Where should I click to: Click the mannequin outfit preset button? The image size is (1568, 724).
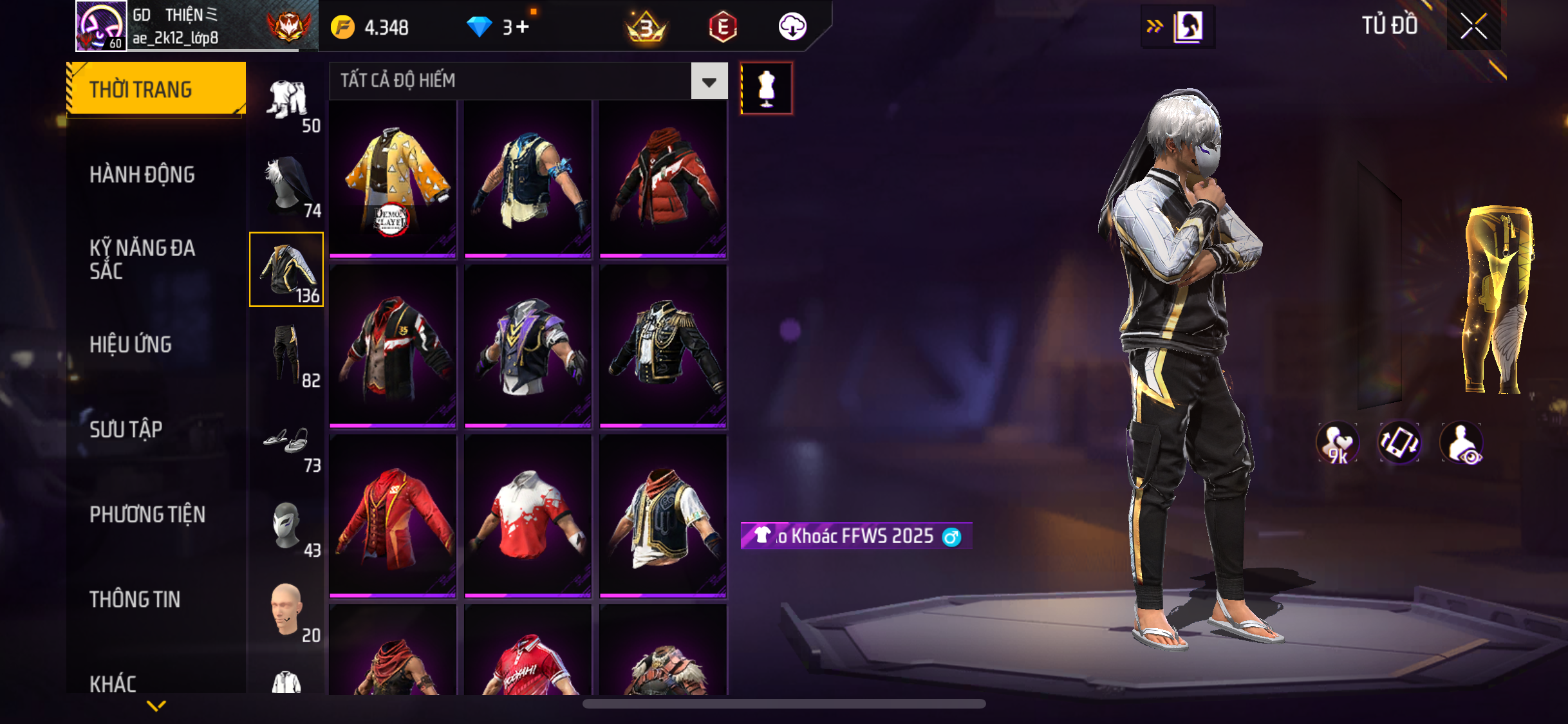(x=766, y=88)
